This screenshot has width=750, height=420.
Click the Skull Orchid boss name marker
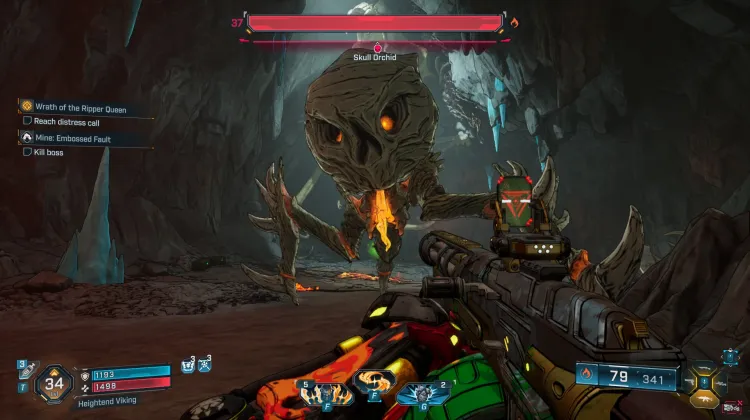(x=376, y=58)
